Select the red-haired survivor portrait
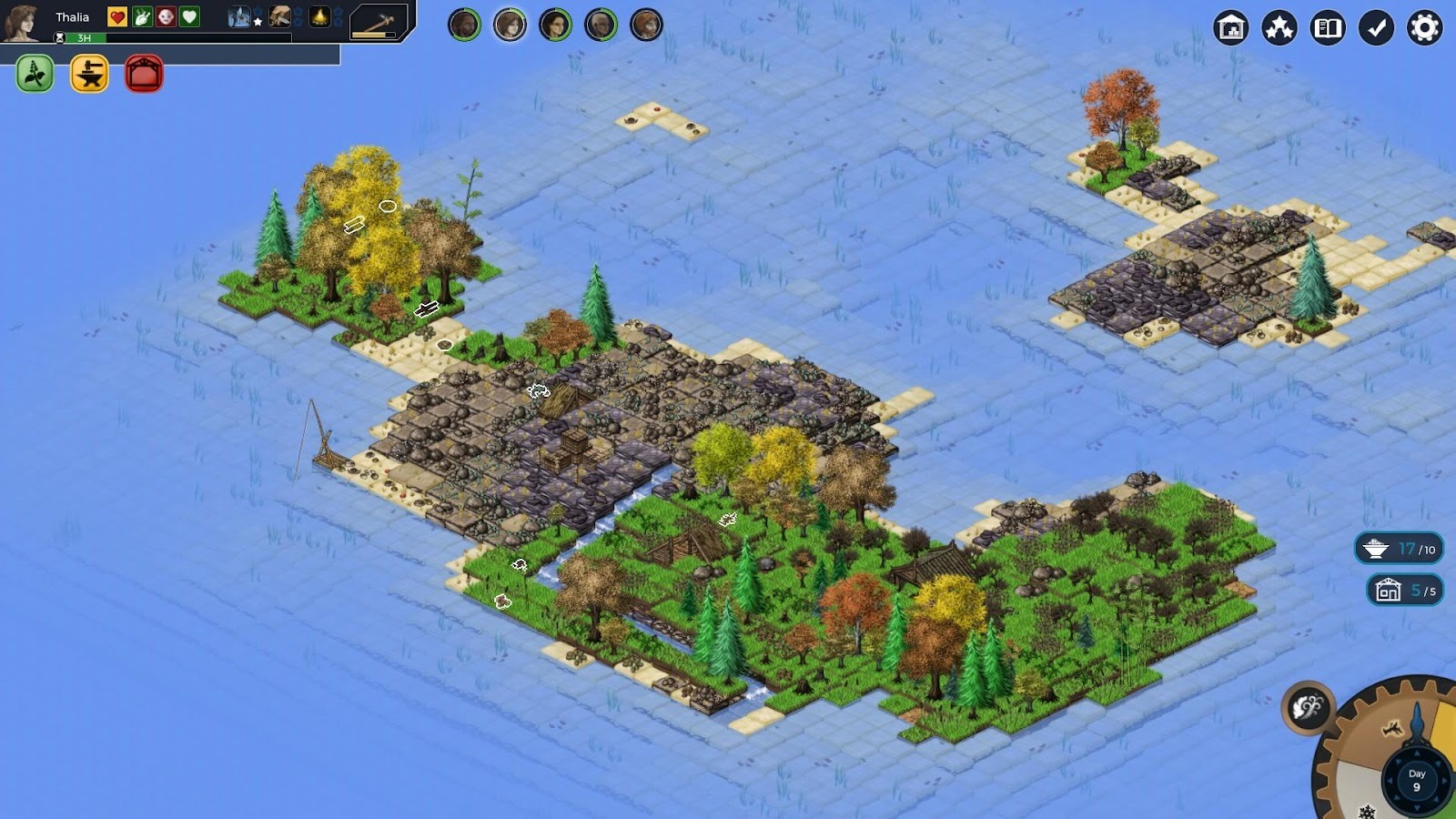Image resolution: width=1456 pixels, height=819 pixels. coord(646,25)
